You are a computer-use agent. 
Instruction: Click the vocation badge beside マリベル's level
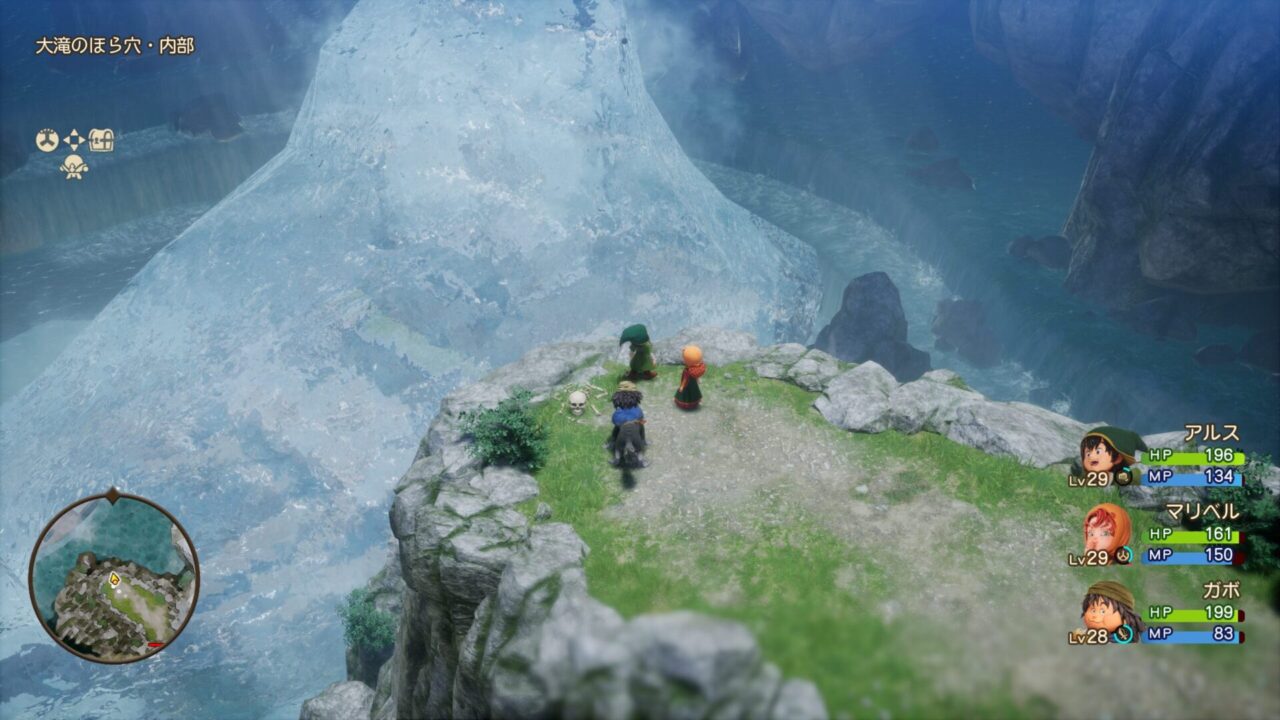[1125, 555]
